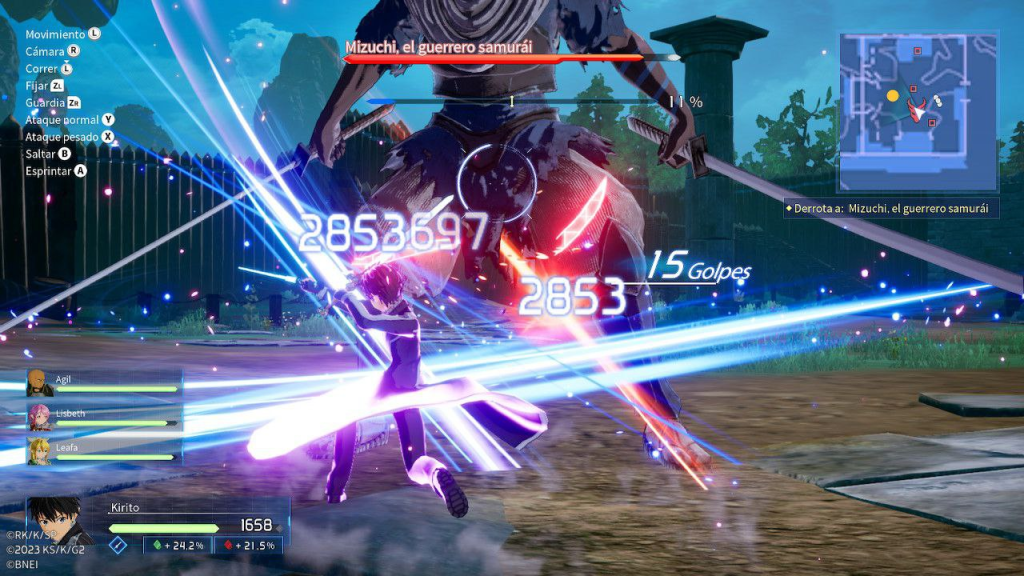Click the blue diamond icon beside the buffs
Screen dimensions: 1024x576
coord(118,545)
